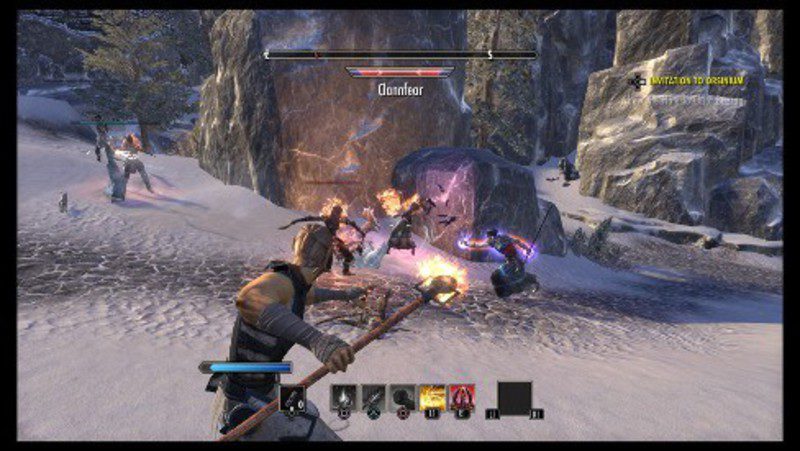Activate the white flame ability icon
800x451 pixels.
(x=343, y=398)
